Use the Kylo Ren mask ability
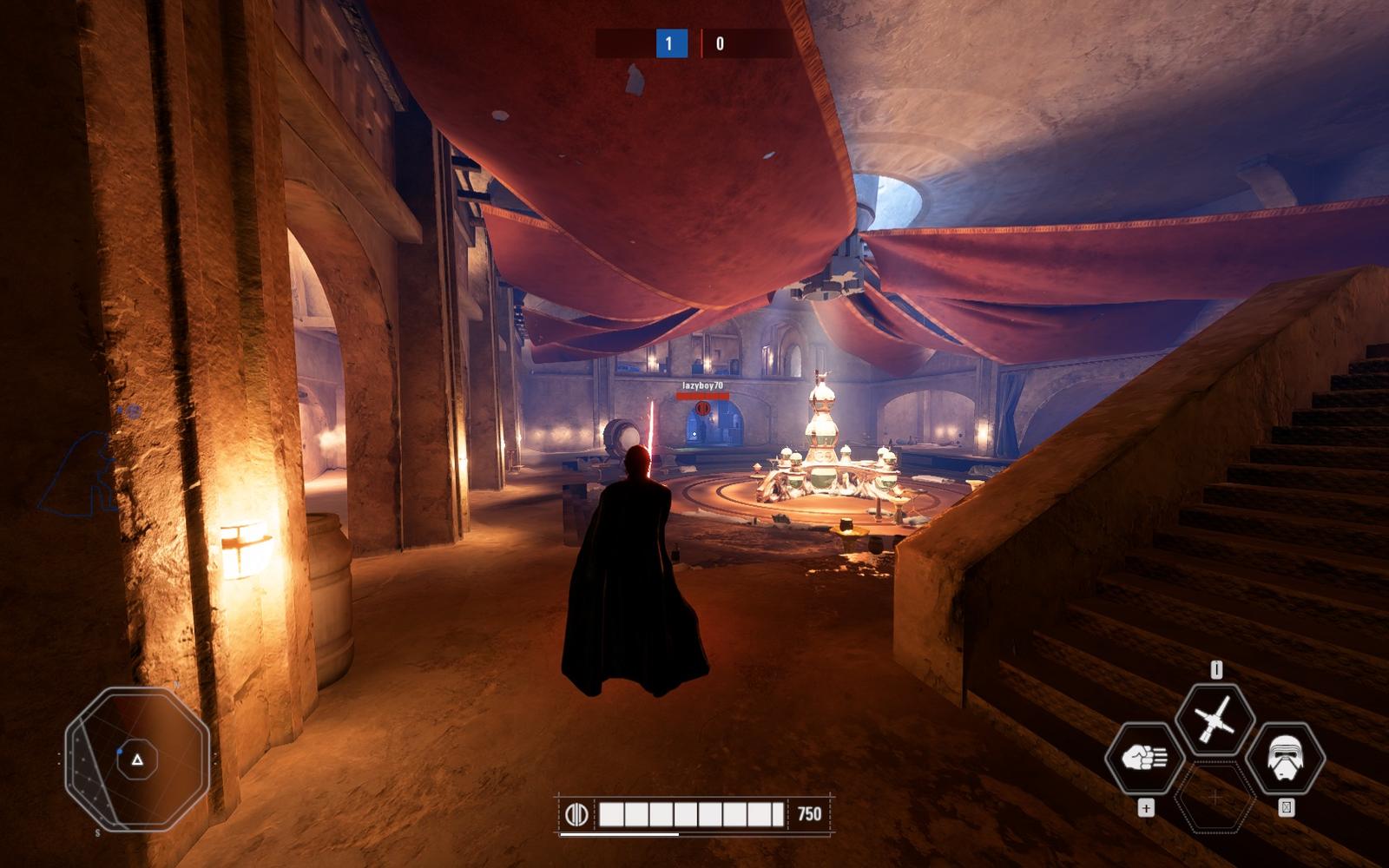Viewport: 1389px width, 868px height. tap(1285, 759)
